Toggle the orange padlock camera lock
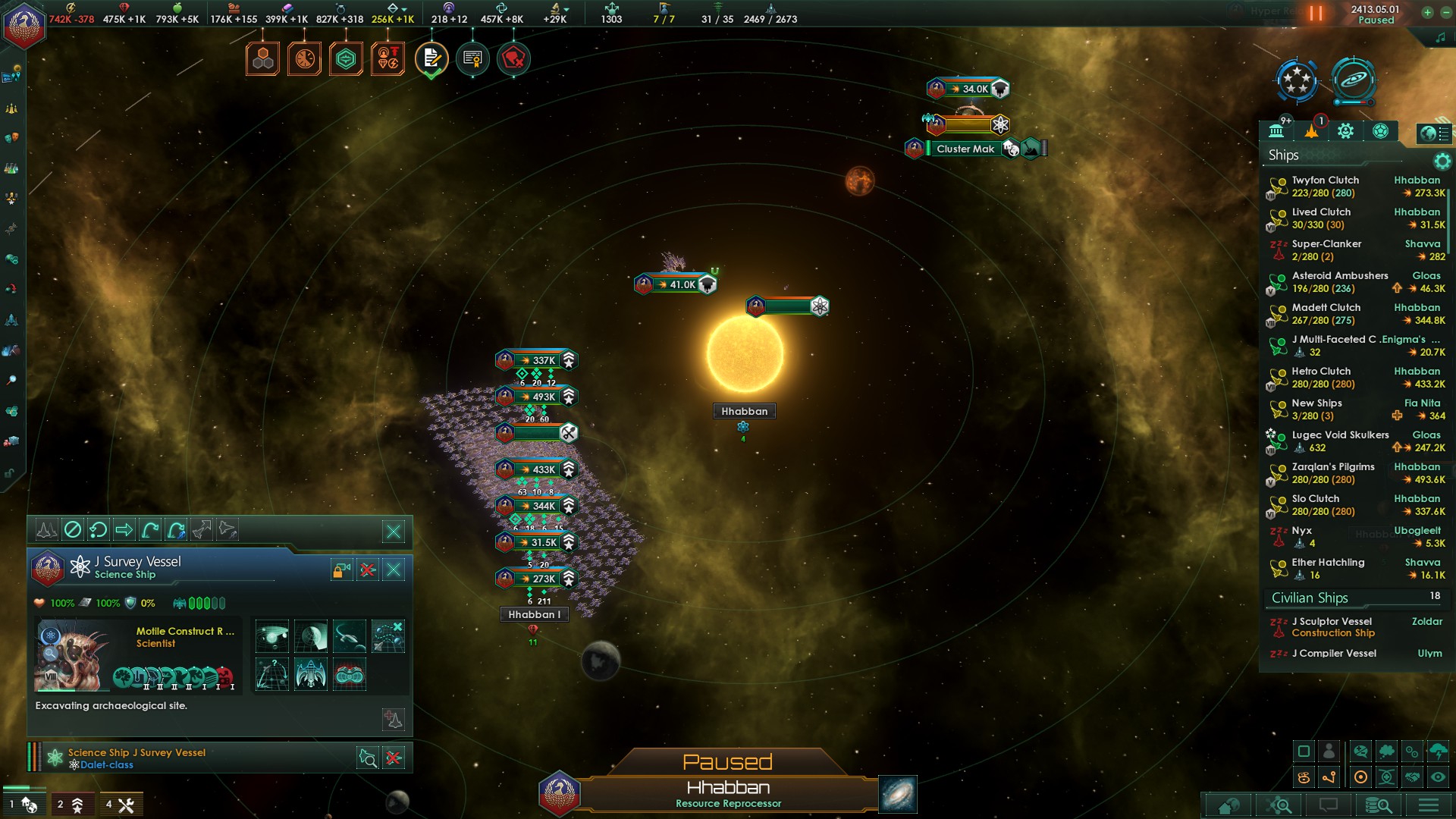Image resolution: width=1456 pixels, height=819 pixels. 341,570
